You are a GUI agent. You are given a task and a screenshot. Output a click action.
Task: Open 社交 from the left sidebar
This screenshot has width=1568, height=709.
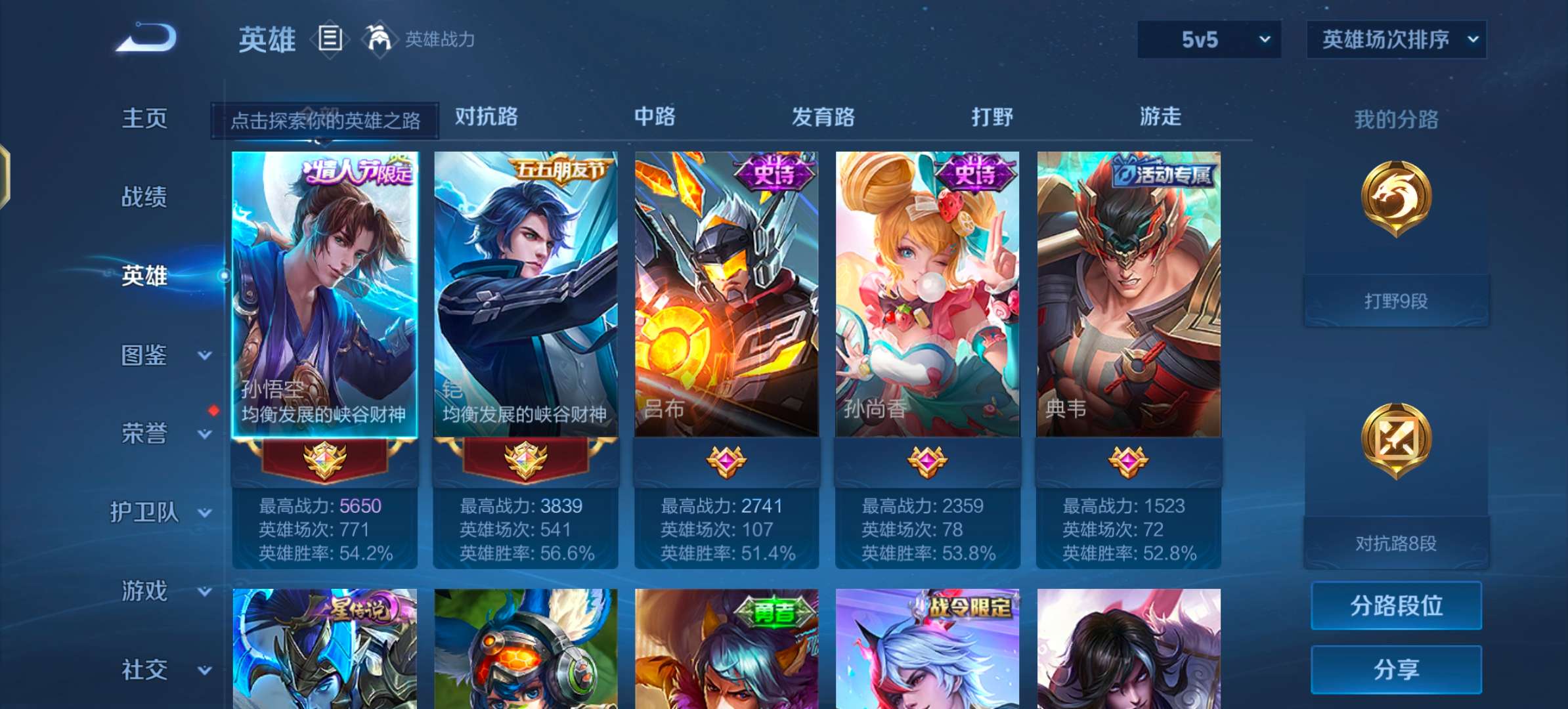click(144, 670)
